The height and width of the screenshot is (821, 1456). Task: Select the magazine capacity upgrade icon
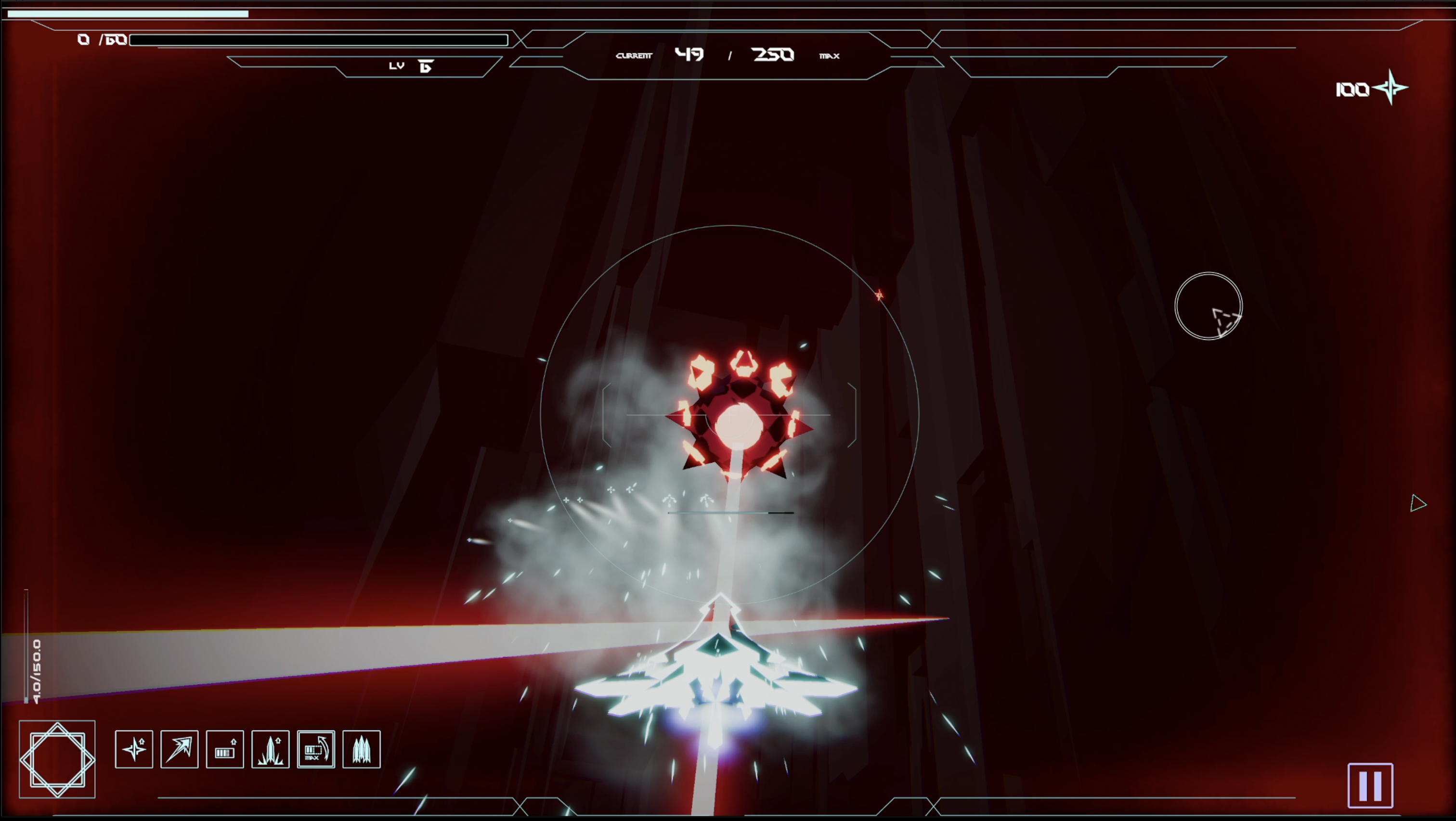(x=224, y=749)
